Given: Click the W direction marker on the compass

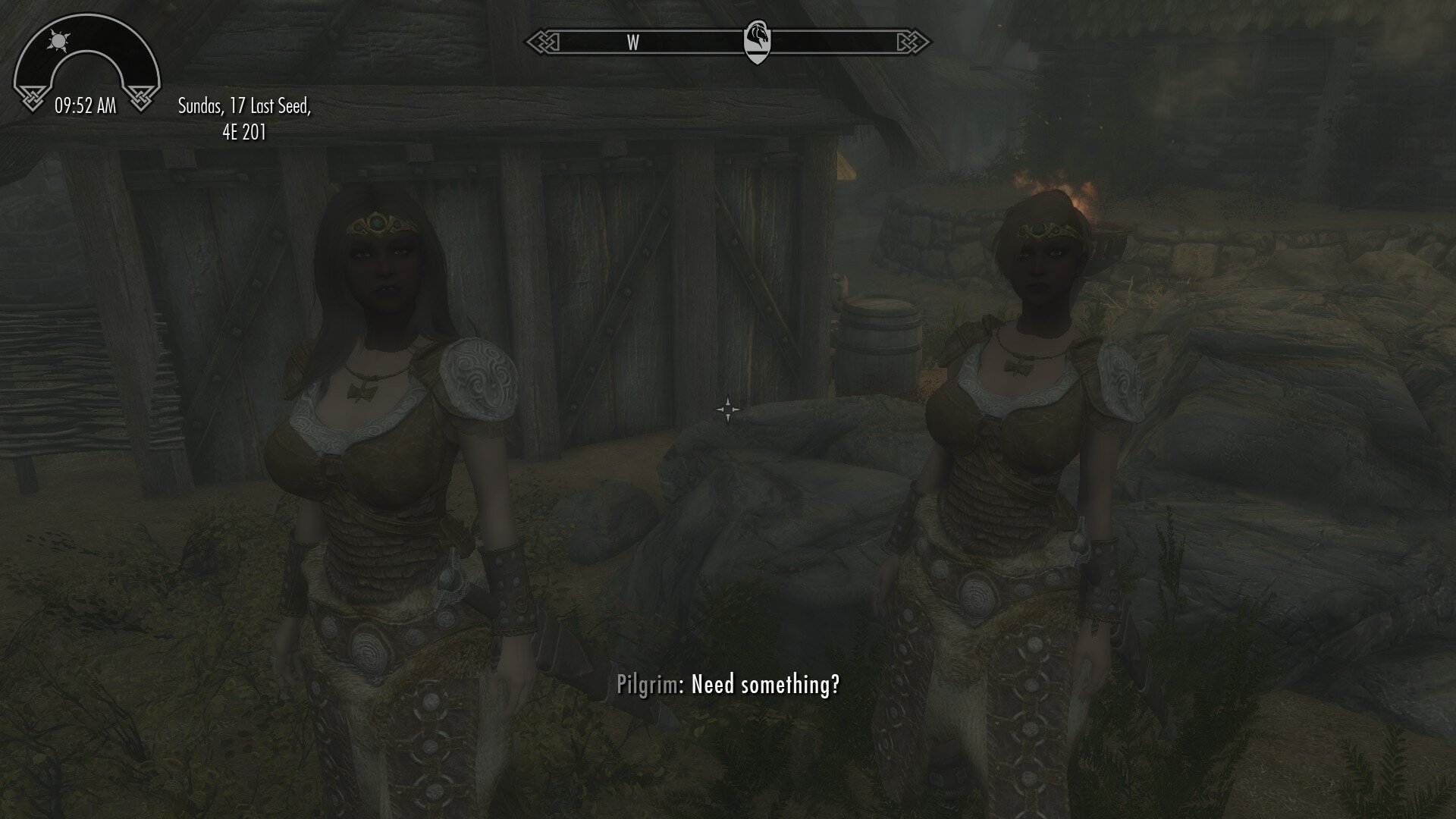Looking at the screenshot, I should click(x=632, y=43).
